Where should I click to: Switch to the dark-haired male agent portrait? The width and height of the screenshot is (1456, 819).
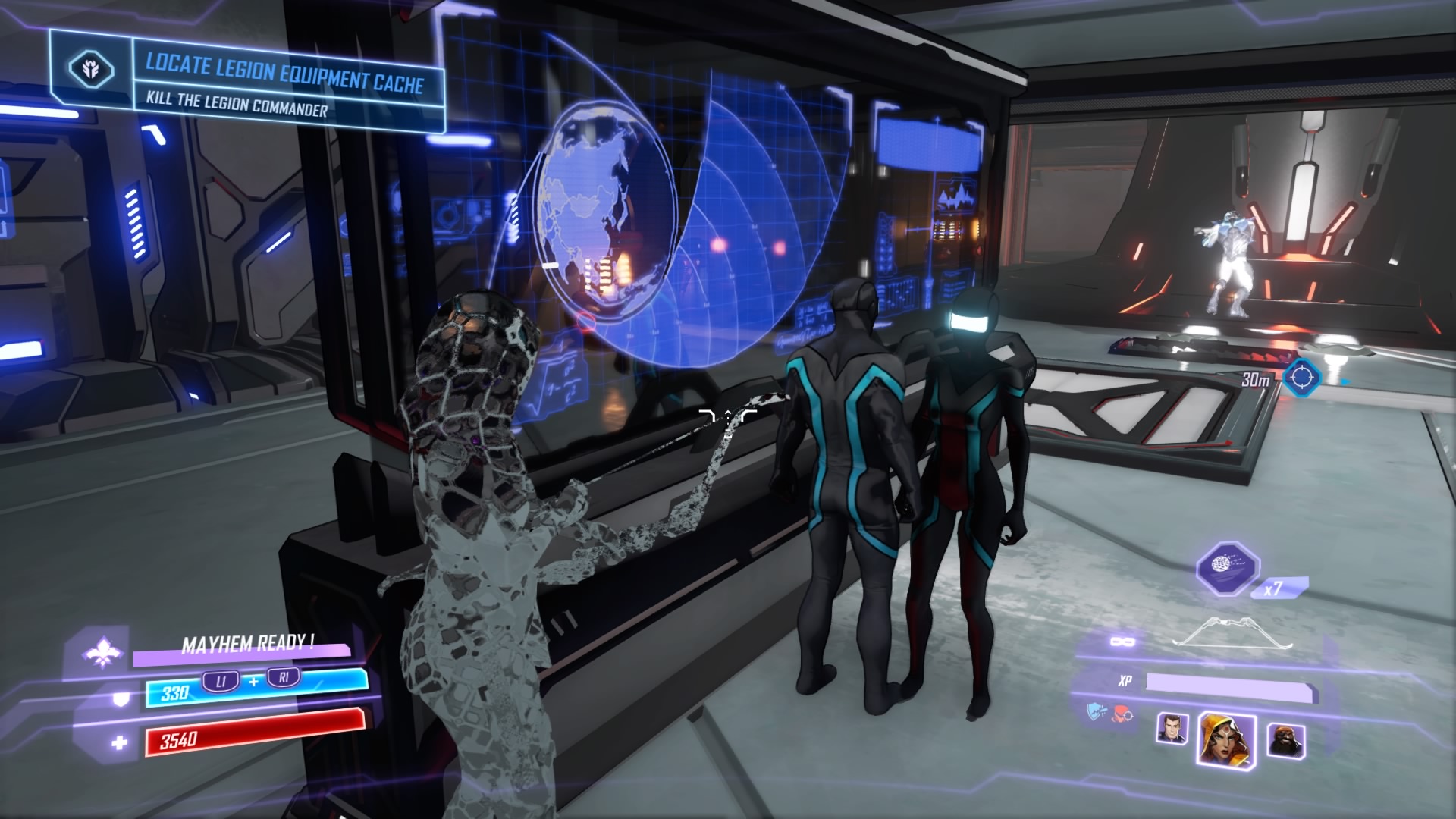pyautogui.click(x=1172, y=730)
